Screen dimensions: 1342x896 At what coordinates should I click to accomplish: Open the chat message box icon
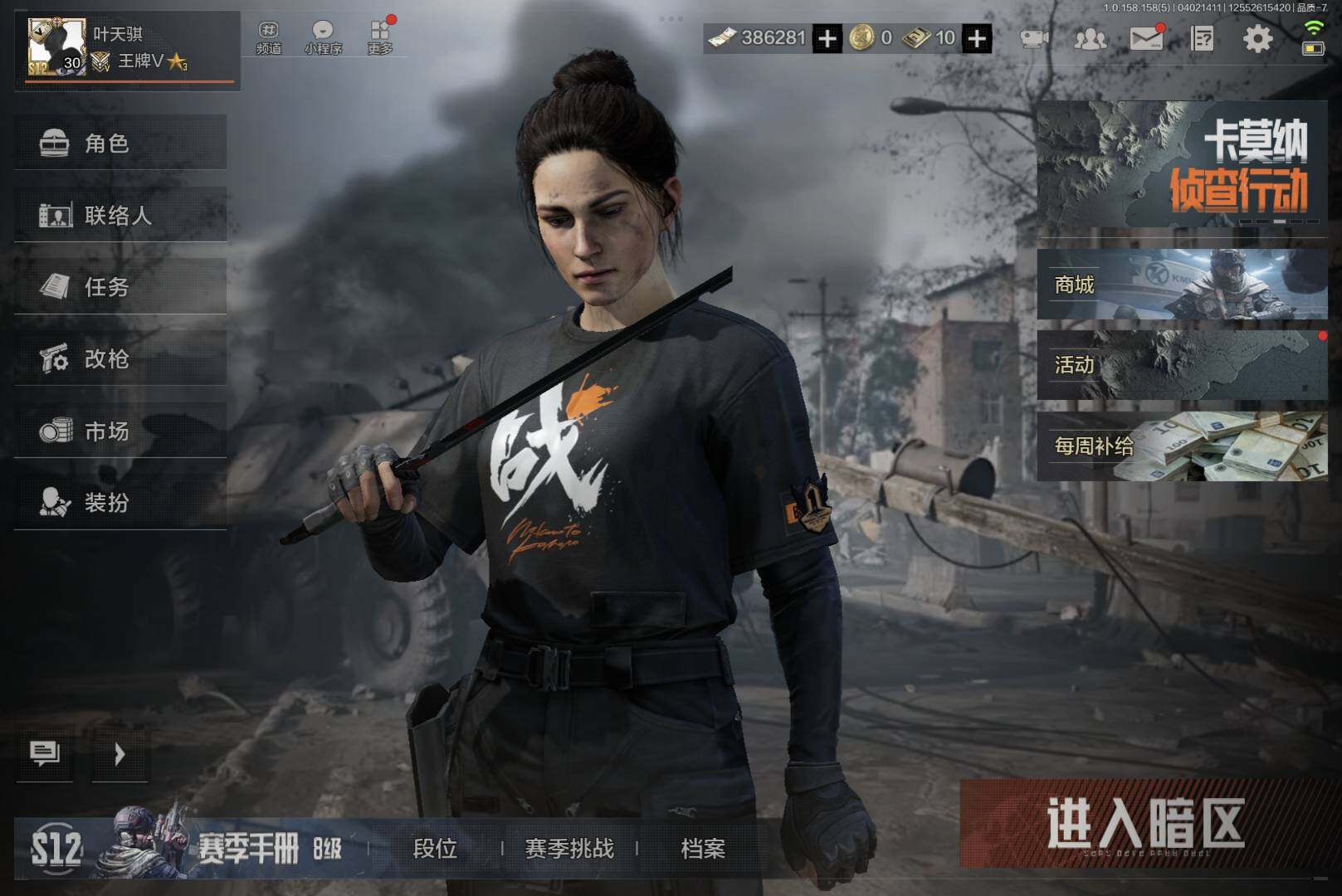tap(45, 753)
